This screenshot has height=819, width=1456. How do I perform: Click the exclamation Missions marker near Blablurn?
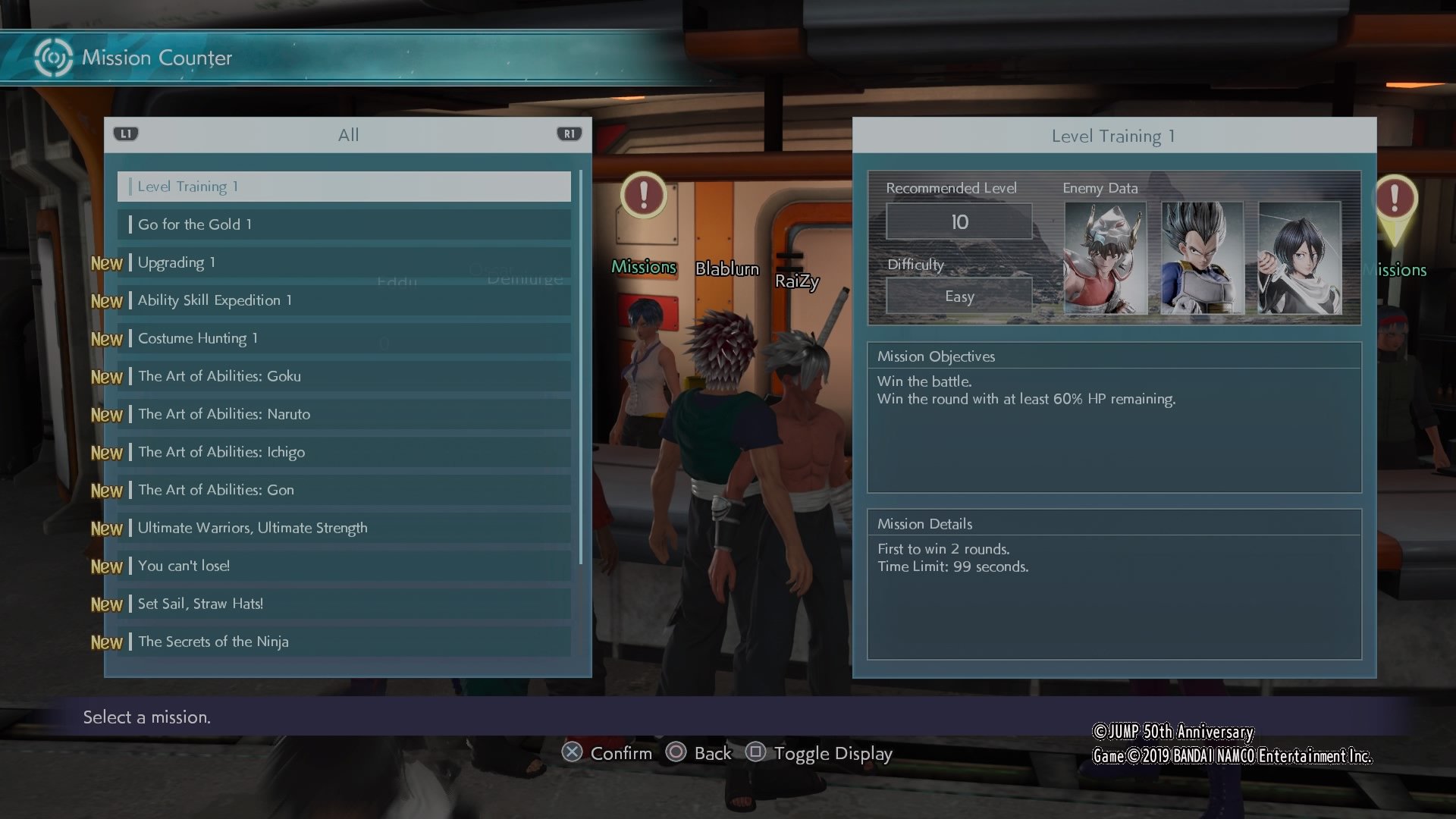tap(644, 196)
